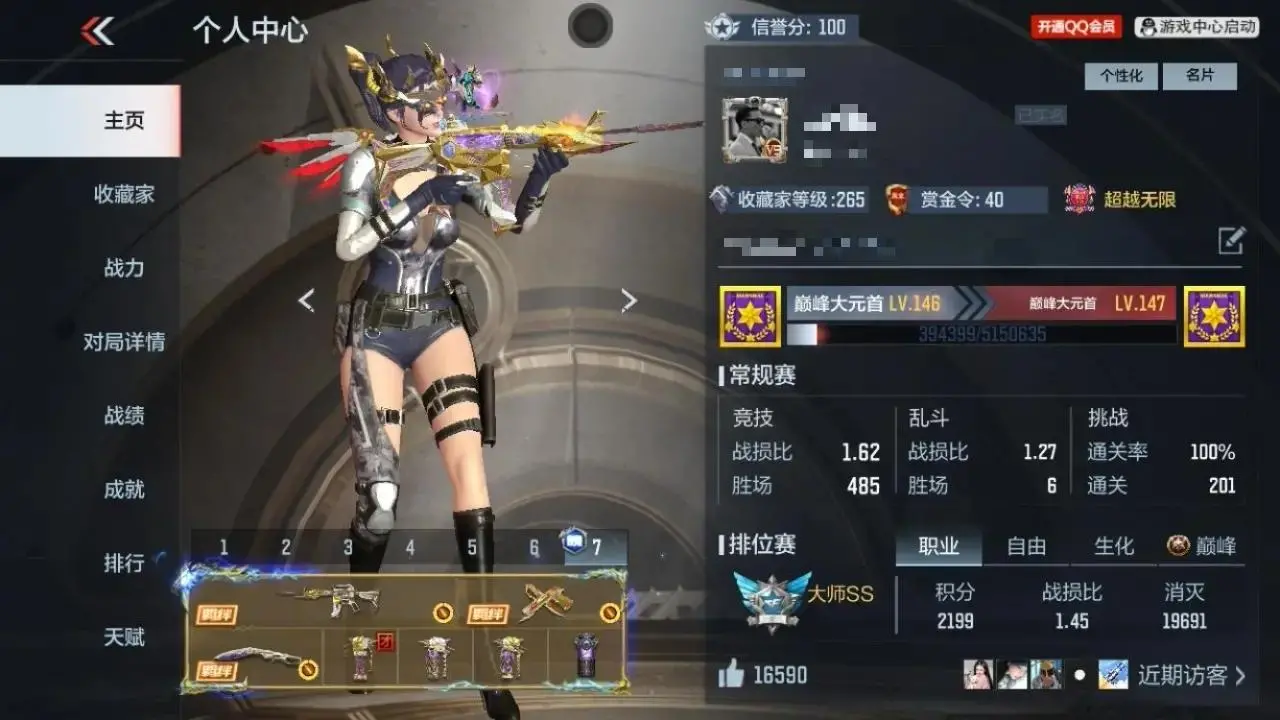The width and height of the screenshot is (1280, 720).
Task: Show the previous character with left arrow
Action: (x=306, y=300)
